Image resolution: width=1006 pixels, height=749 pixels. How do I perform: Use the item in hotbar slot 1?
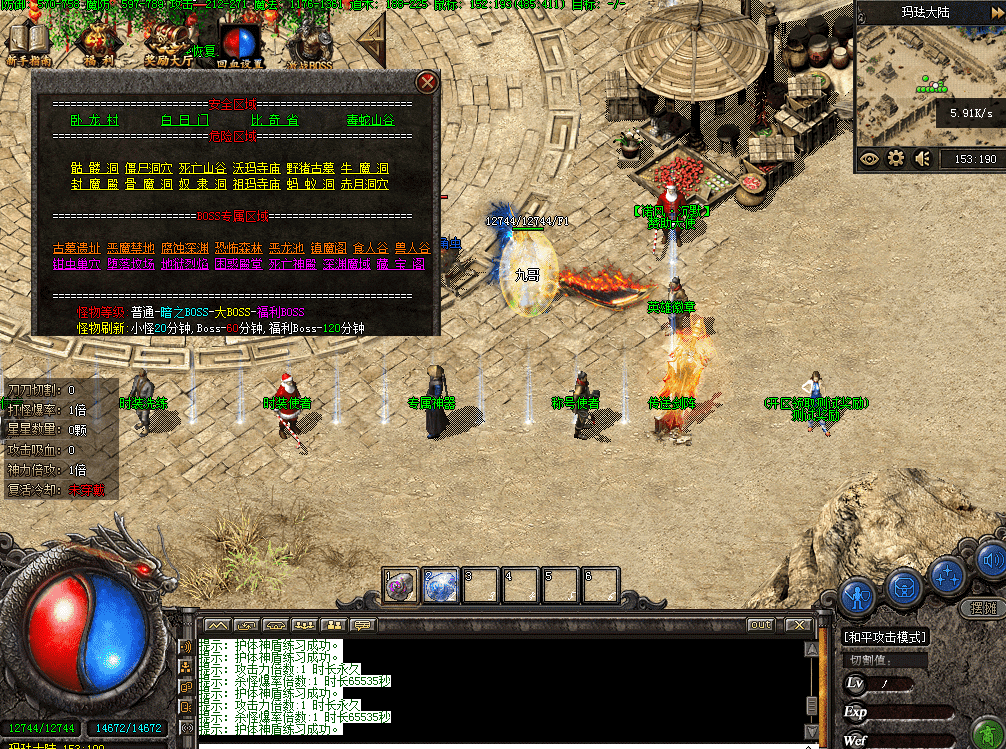pyautogui.click(x=401, y=586)
